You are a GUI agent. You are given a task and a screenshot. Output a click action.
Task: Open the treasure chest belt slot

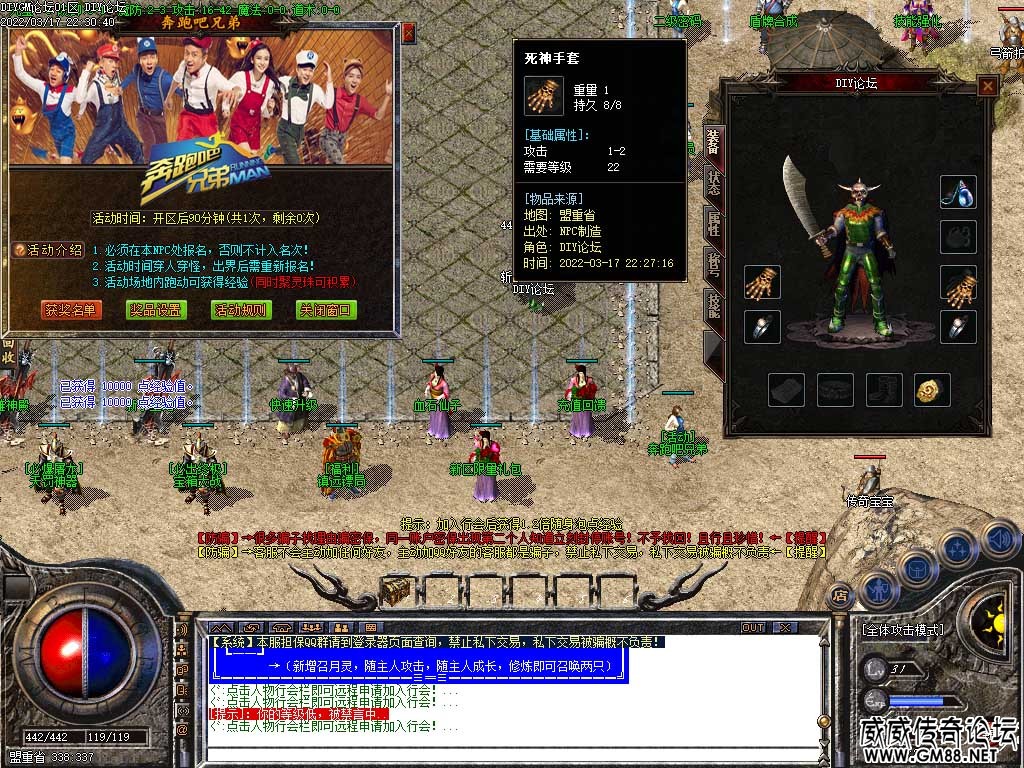396,591
